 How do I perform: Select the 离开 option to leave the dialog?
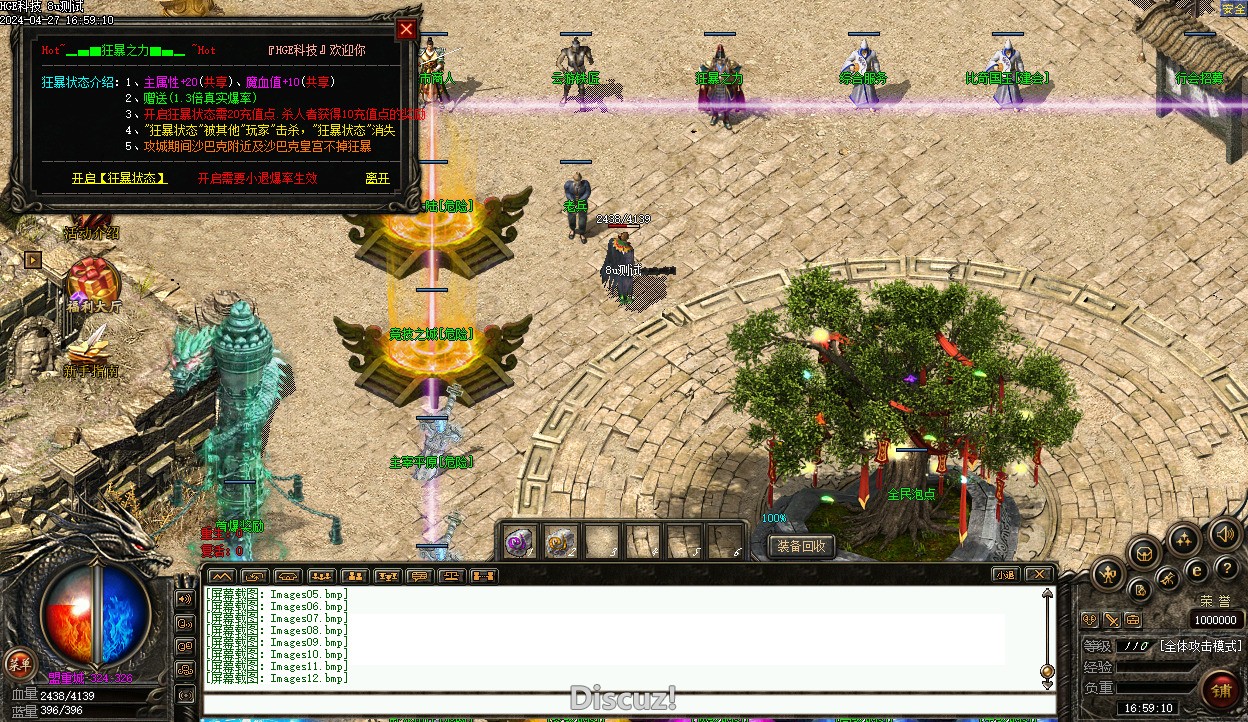[x=377, y=179]
